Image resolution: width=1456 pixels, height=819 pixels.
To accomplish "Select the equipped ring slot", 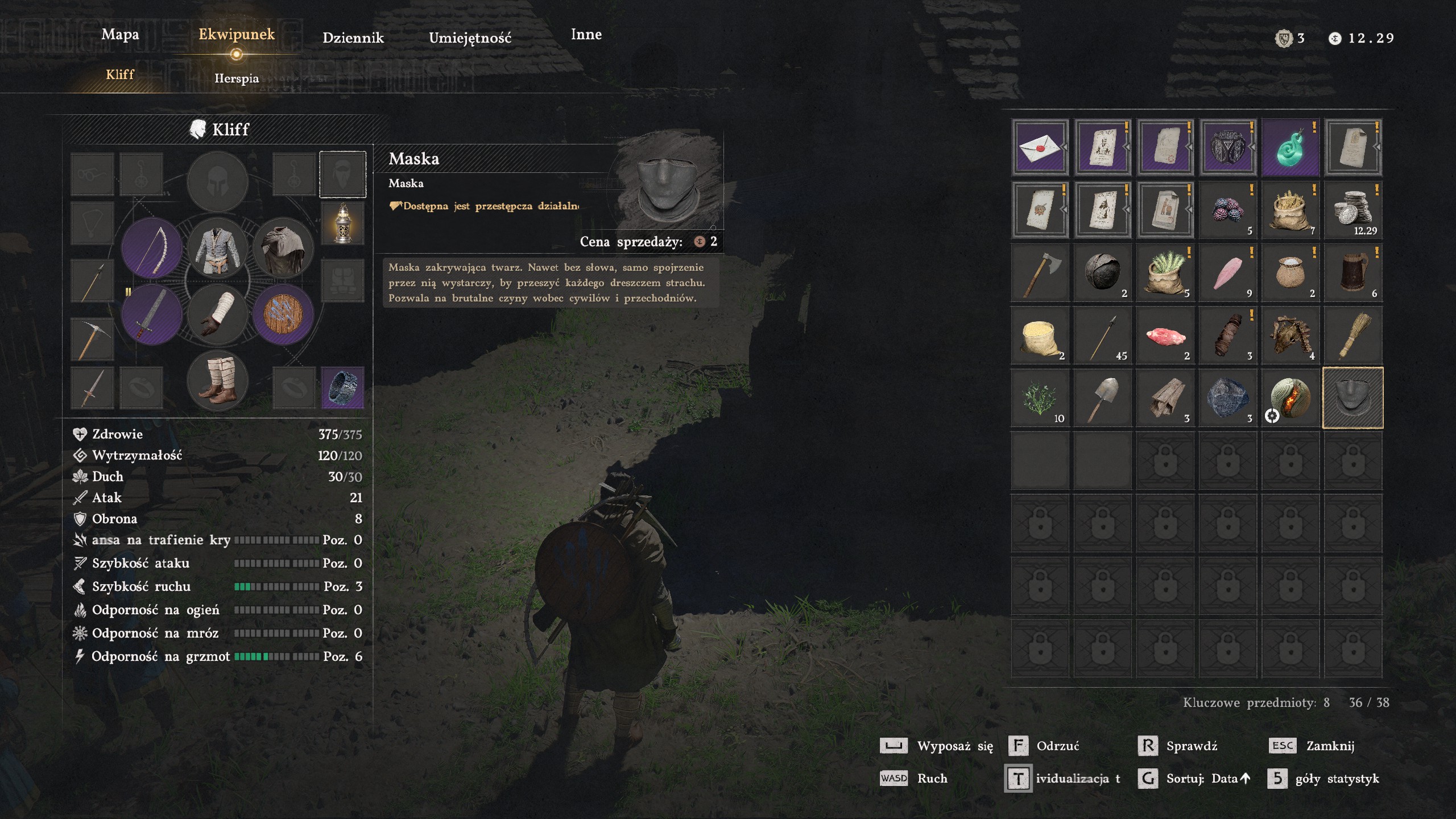I will coord(342,387).
